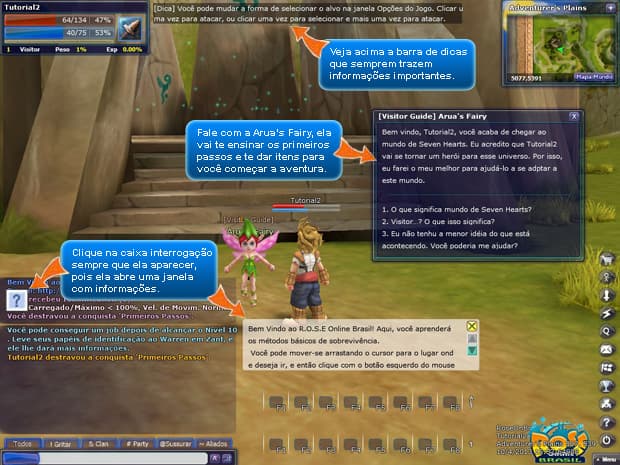
Task: Open the Menu button in the corner
Action: tap(603, 458)
